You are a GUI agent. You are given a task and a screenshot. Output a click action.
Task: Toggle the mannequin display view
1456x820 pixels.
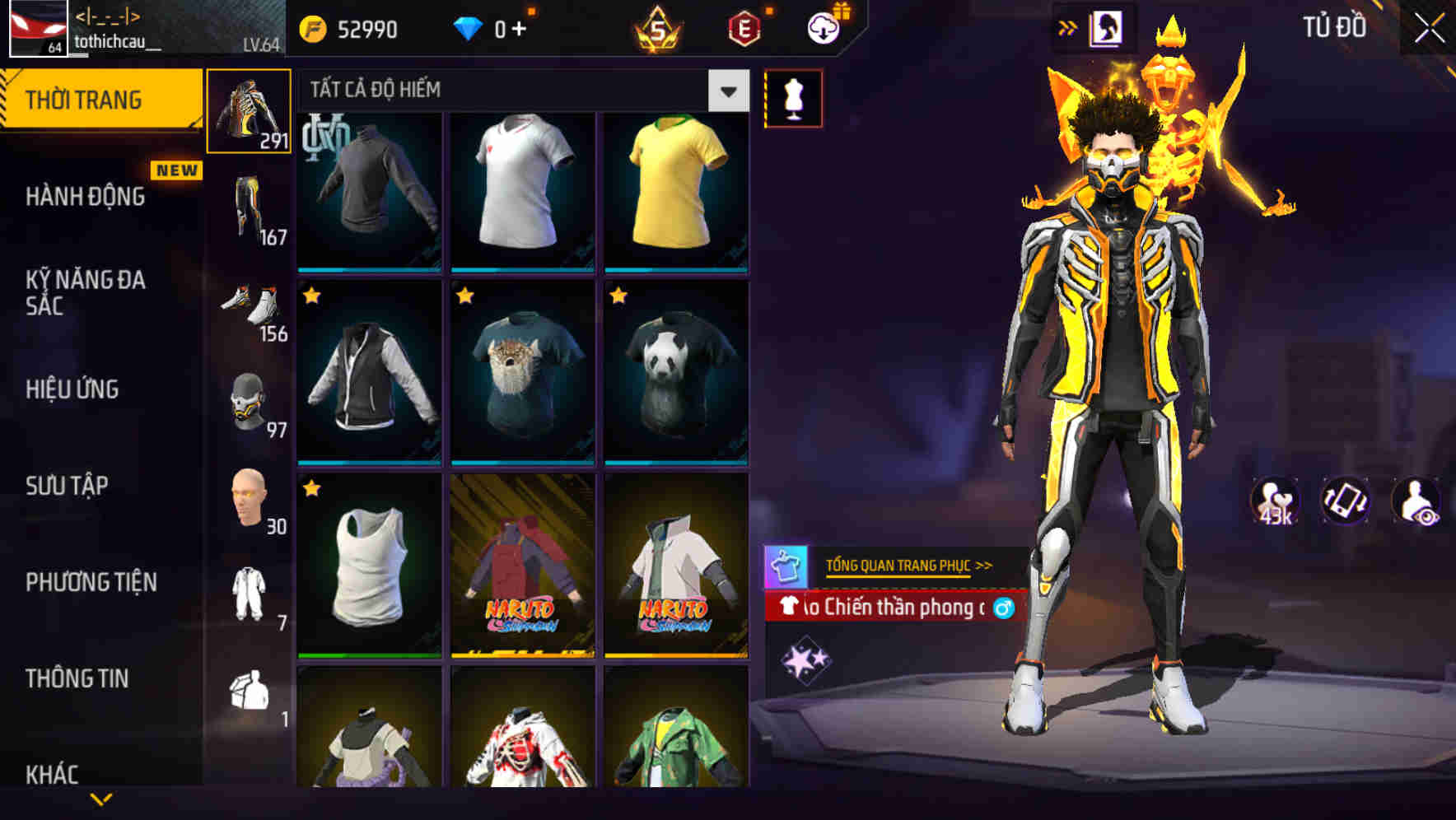pos(793,96)
